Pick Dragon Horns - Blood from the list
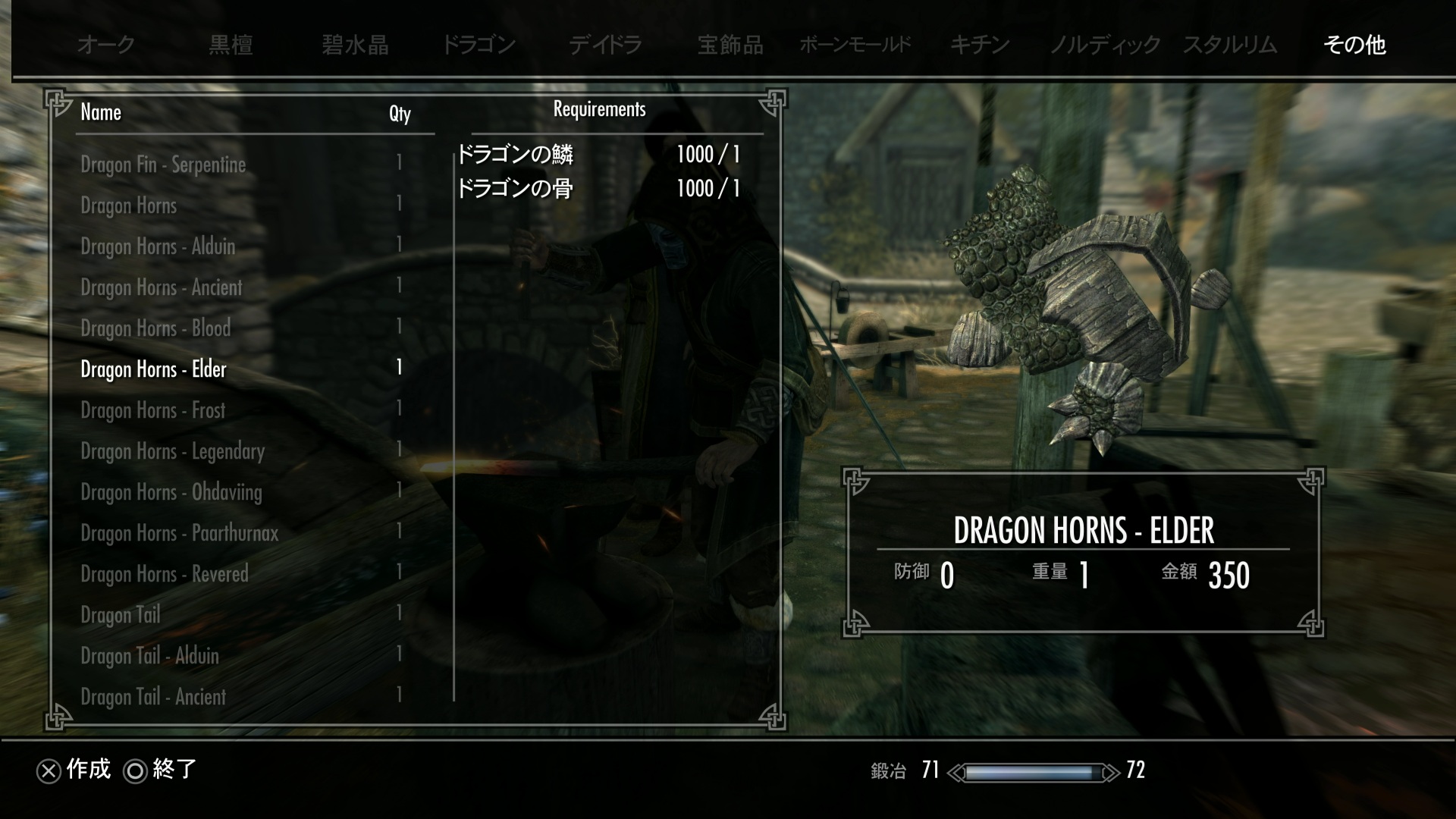1456x819 pixels. [155, 328]
